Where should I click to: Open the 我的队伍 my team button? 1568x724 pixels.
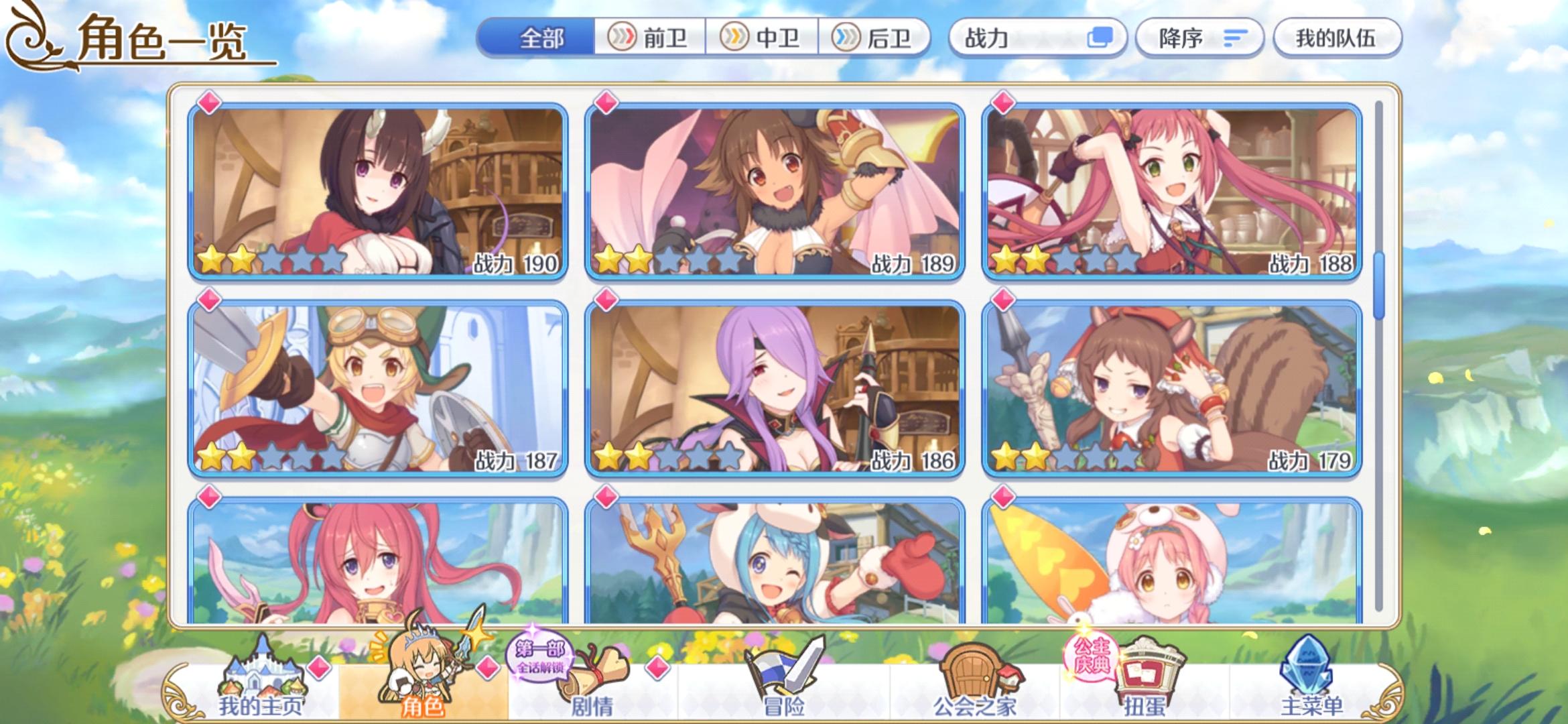(x=1337, y=38)
